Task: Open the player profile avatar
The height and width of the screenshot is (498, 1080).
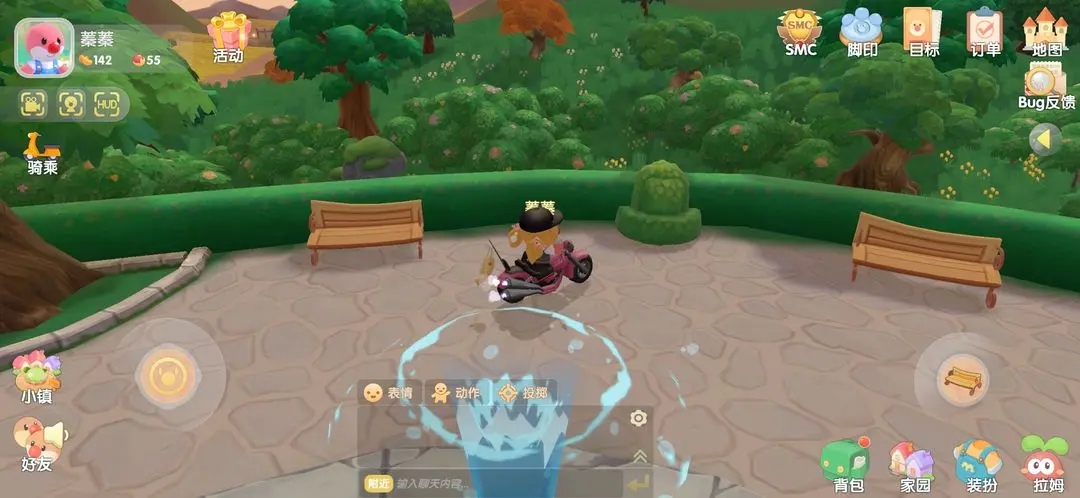Action: point(44,47)
